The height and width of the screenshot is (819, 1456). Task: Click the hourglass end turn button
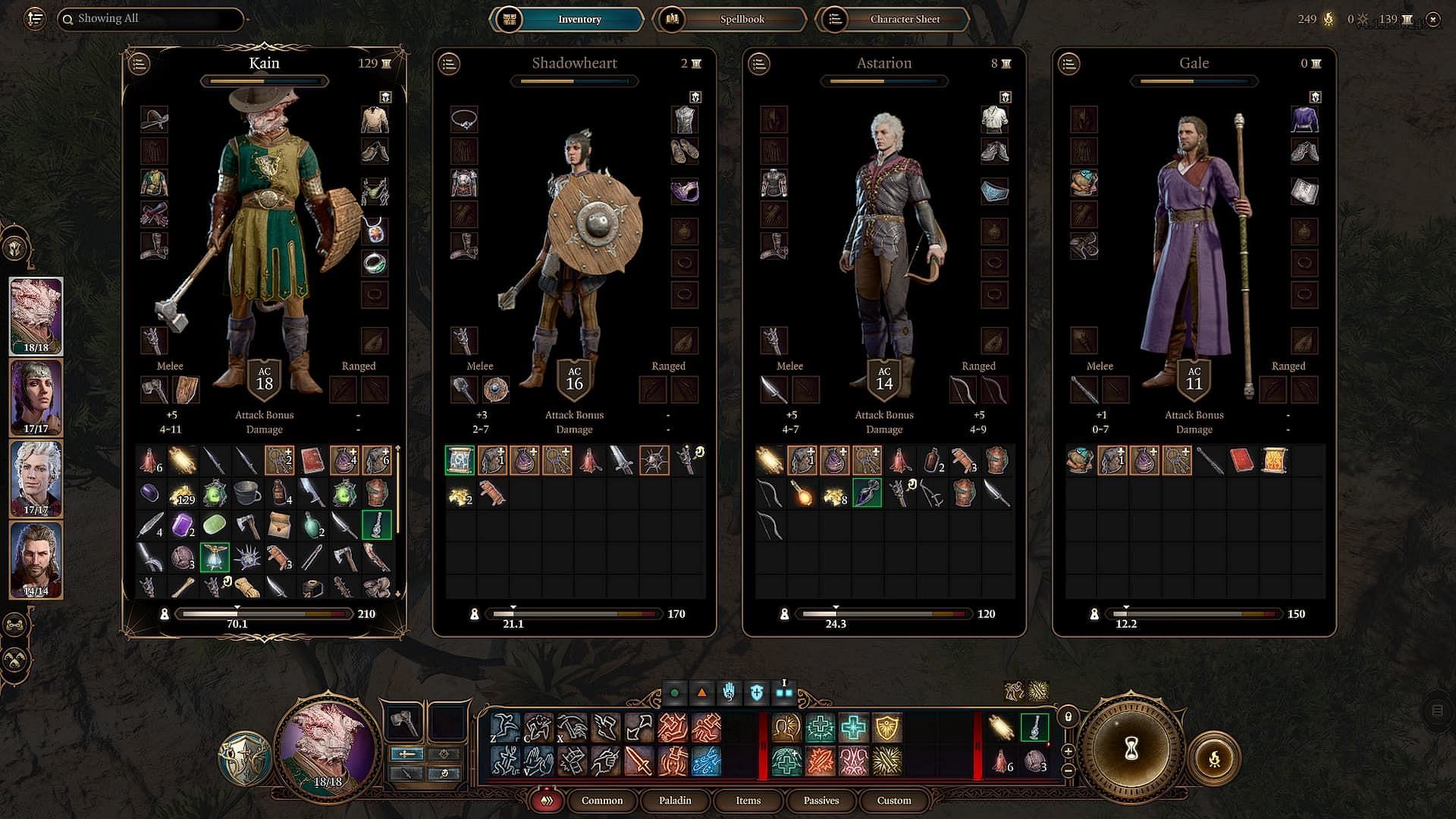(1131, 749)
